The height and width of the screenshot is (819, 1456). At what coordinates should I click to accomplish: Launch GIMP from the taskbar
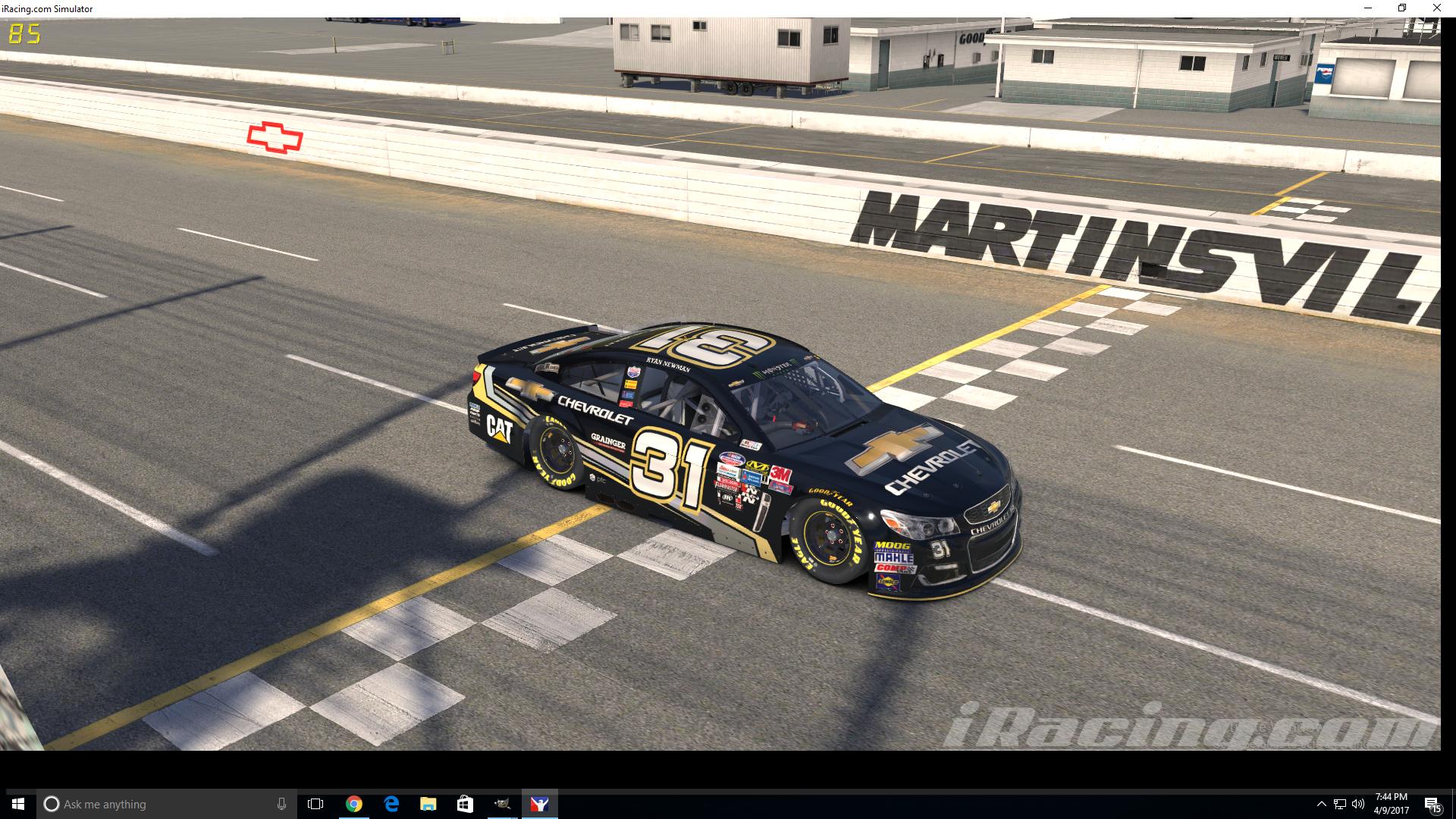pyautogui.click(x=502, y=804)
